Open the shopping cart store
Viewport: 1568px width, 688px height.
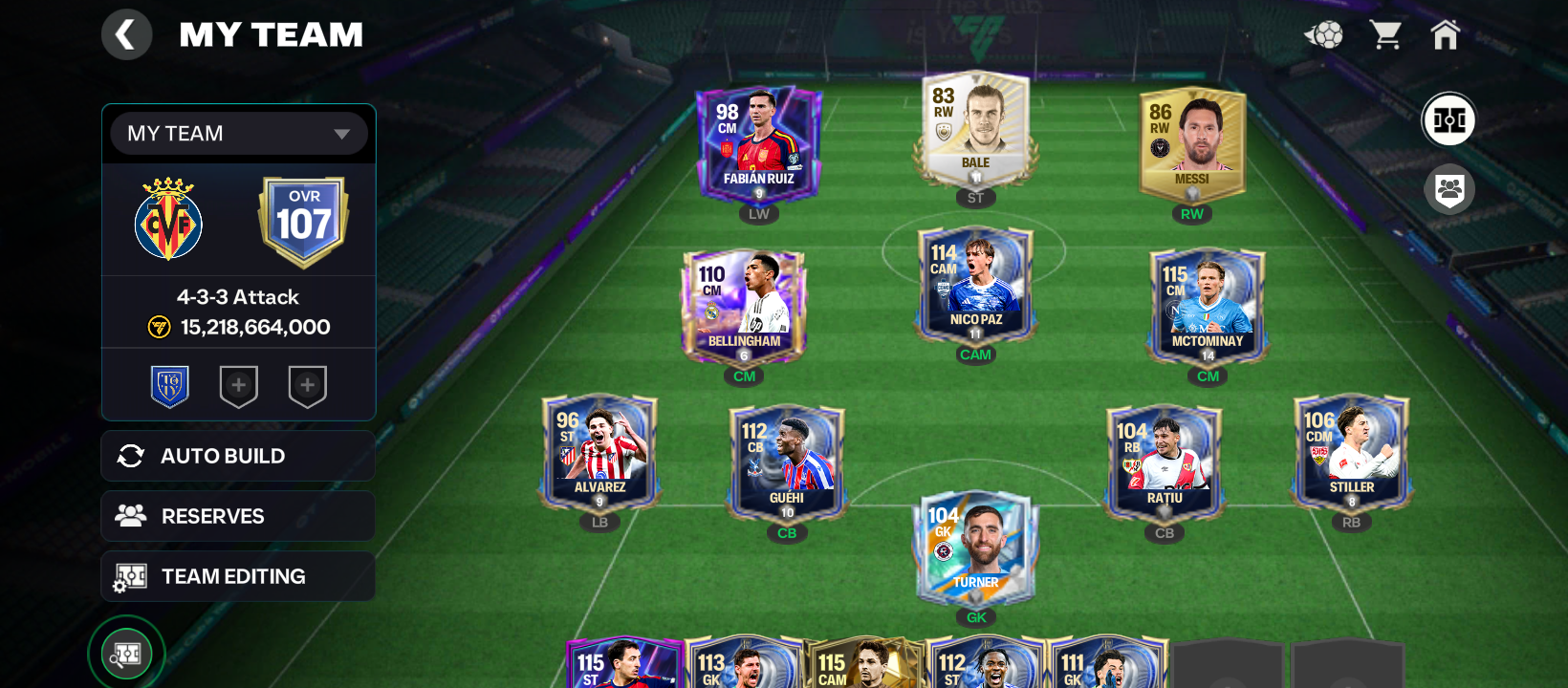pyautogui.click(x=1385, y=35)
